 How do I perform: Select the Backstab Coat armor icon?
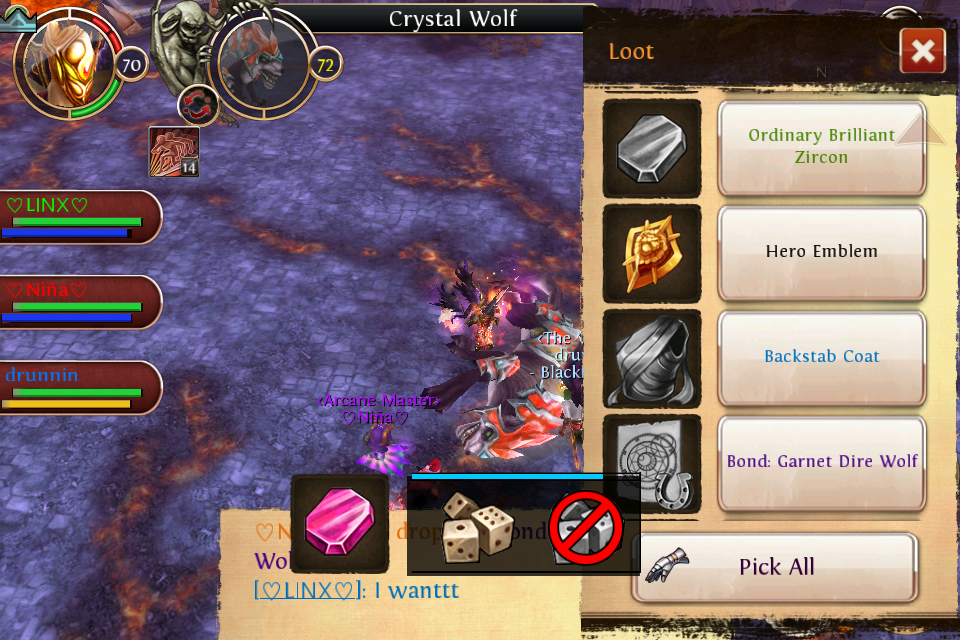pyautogui.click(x=652, y=358)
